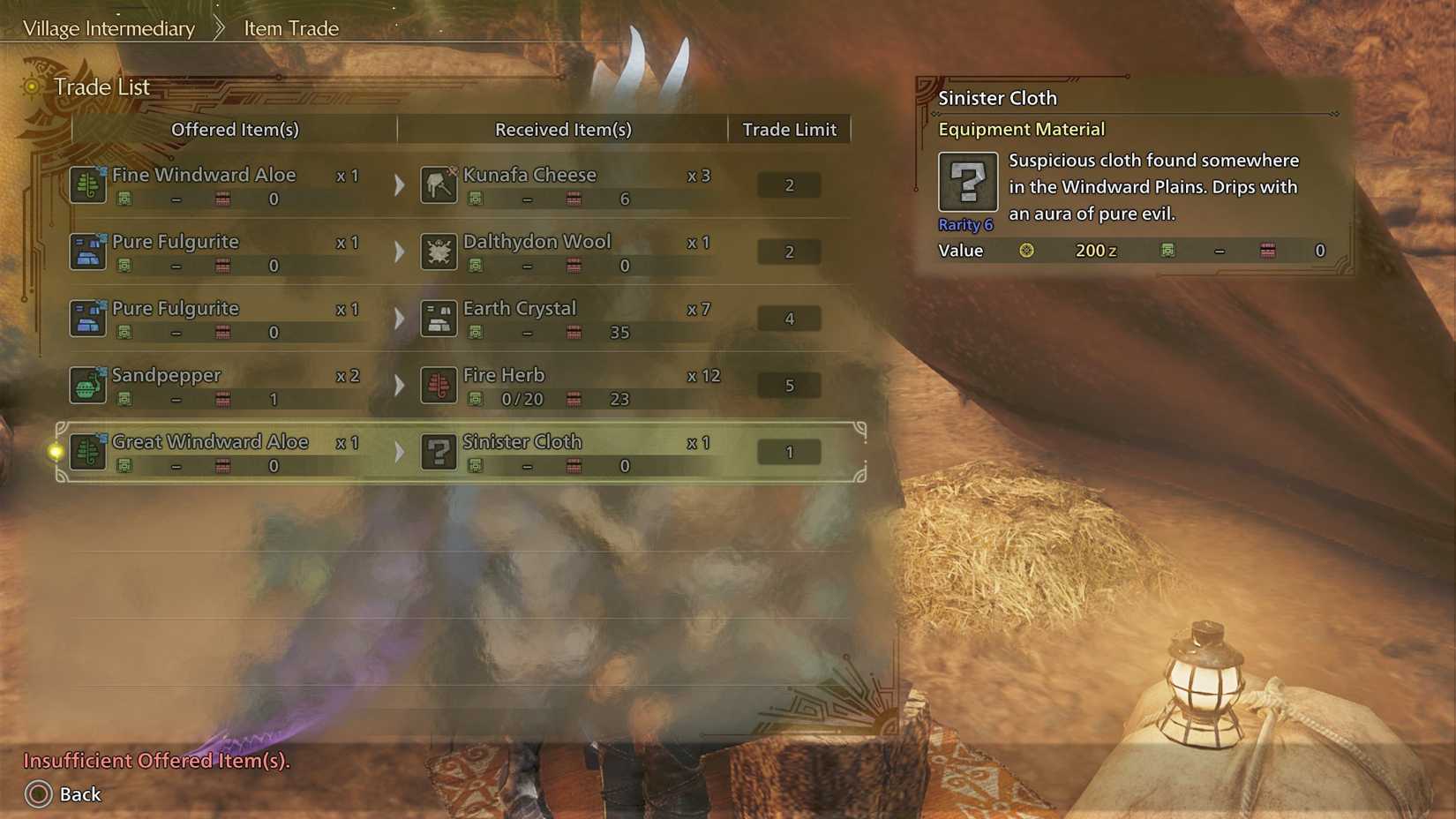Expand the arrow on the Sinister Cloth trade

point(399,452)
